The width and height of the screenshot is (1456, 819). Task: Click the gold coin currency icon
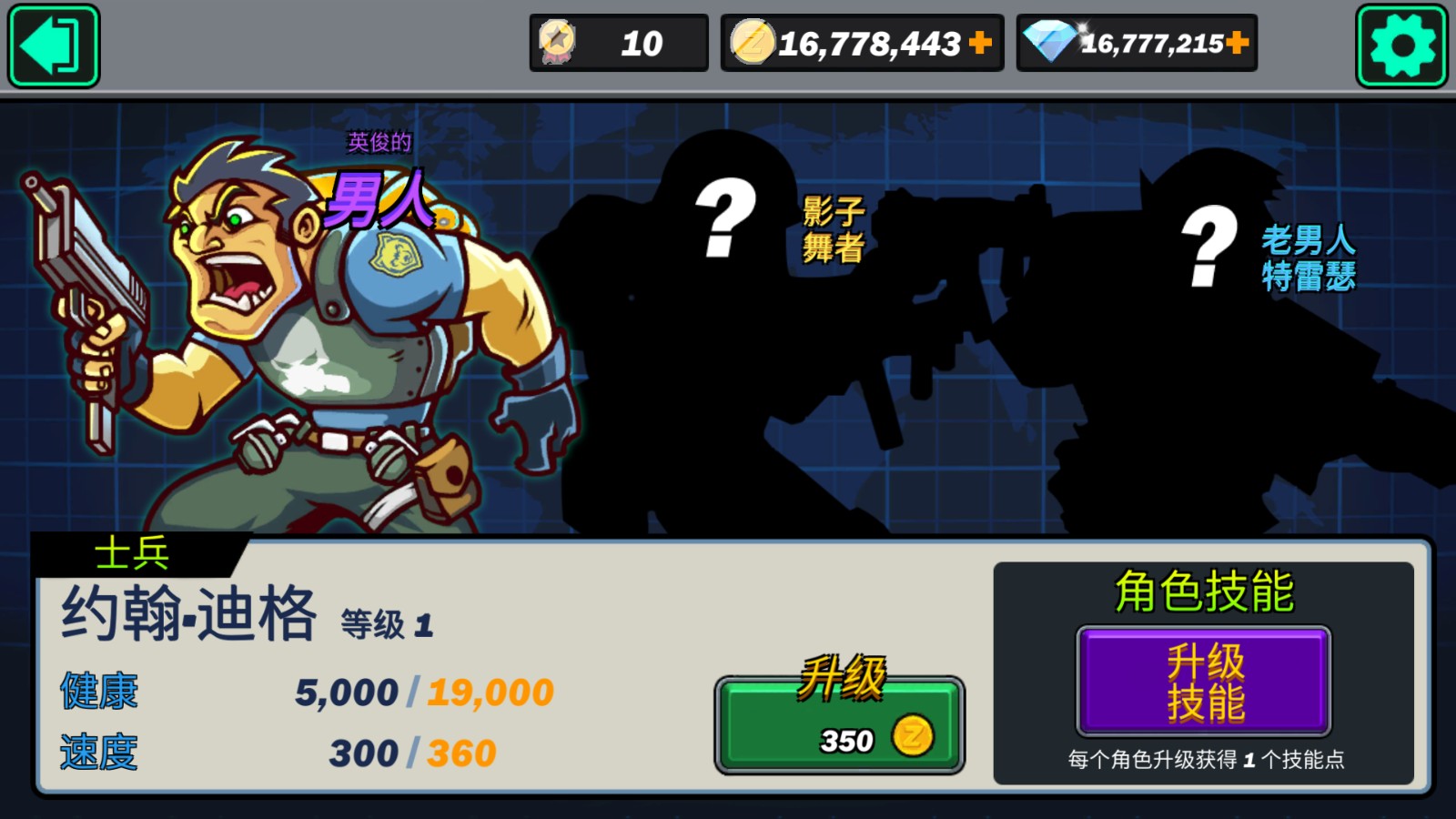[753, 40]
